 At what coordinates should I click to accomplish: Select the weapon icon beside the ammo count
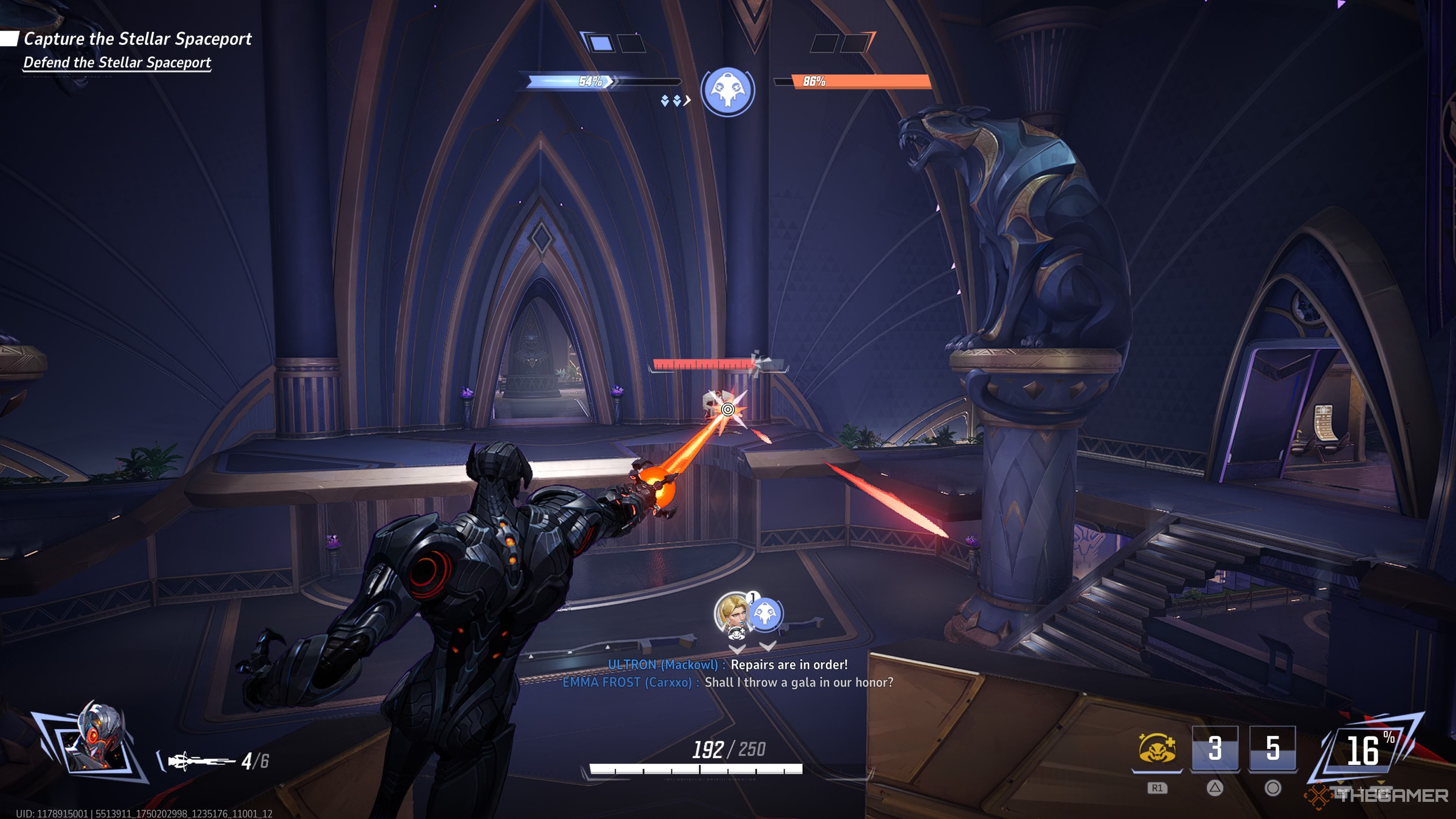[201, 761]
